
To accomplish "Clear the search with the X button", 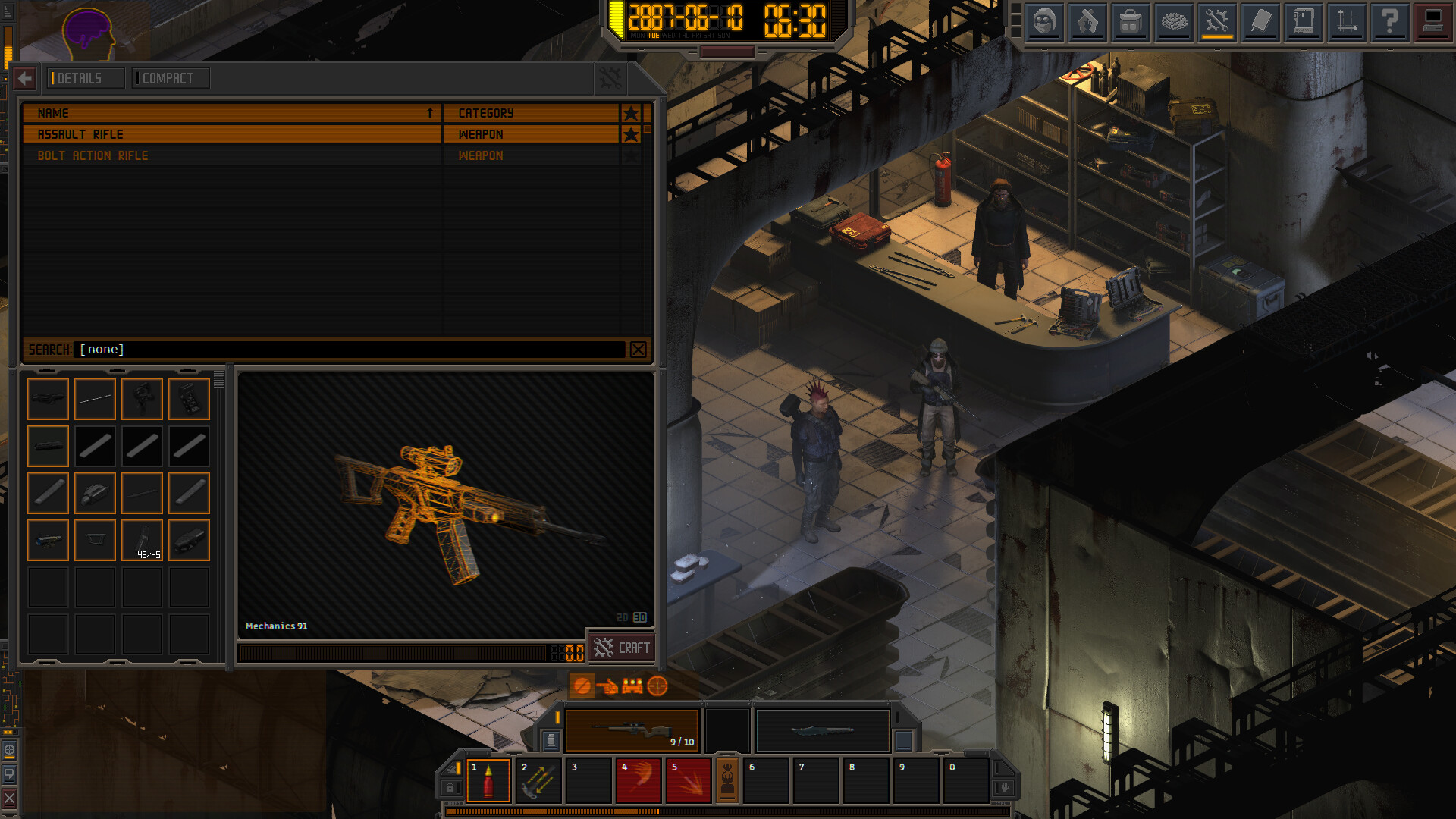I will [639, 350].
